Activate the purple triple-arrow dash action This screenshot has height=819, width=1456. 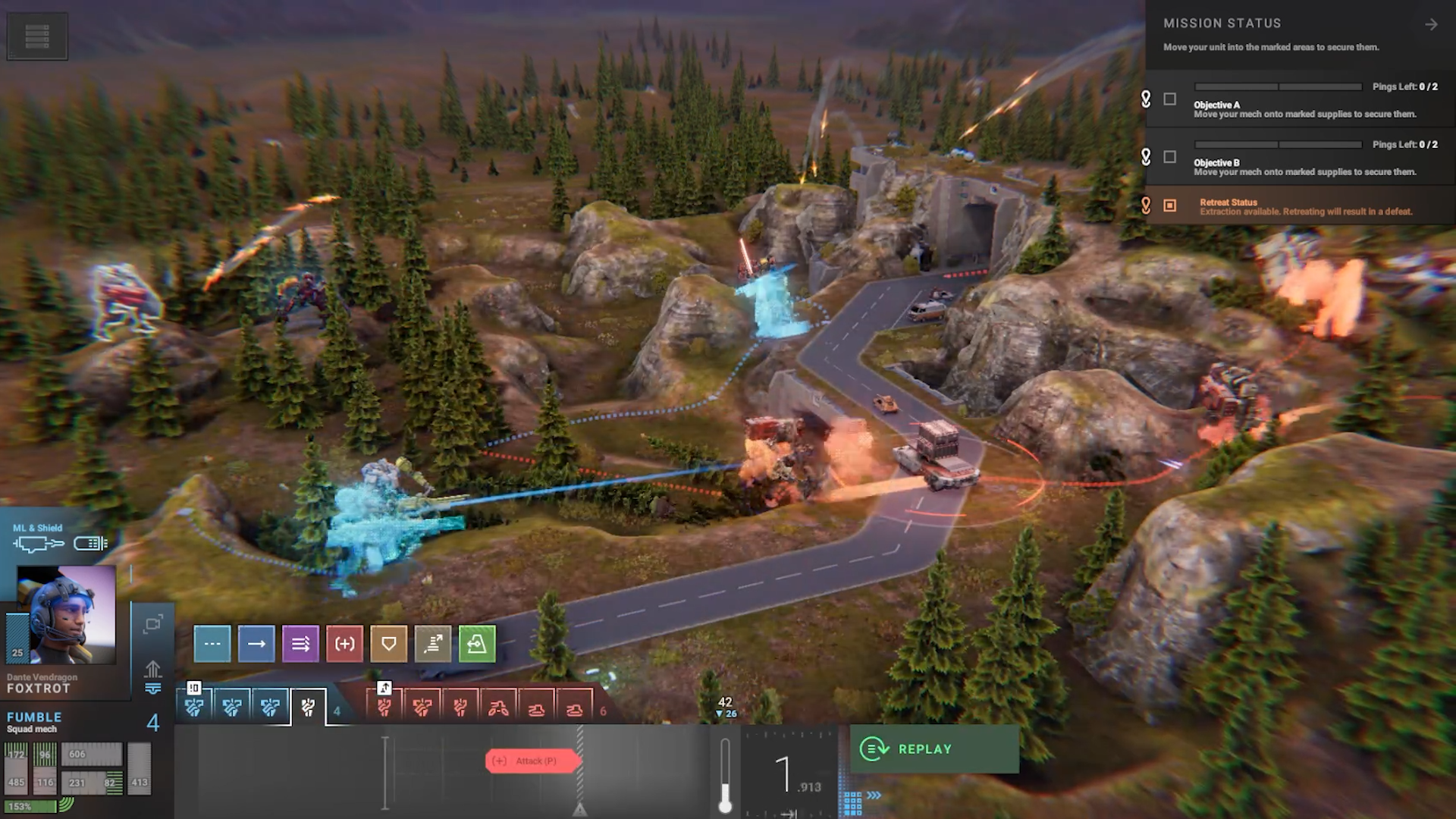[300, 644]
